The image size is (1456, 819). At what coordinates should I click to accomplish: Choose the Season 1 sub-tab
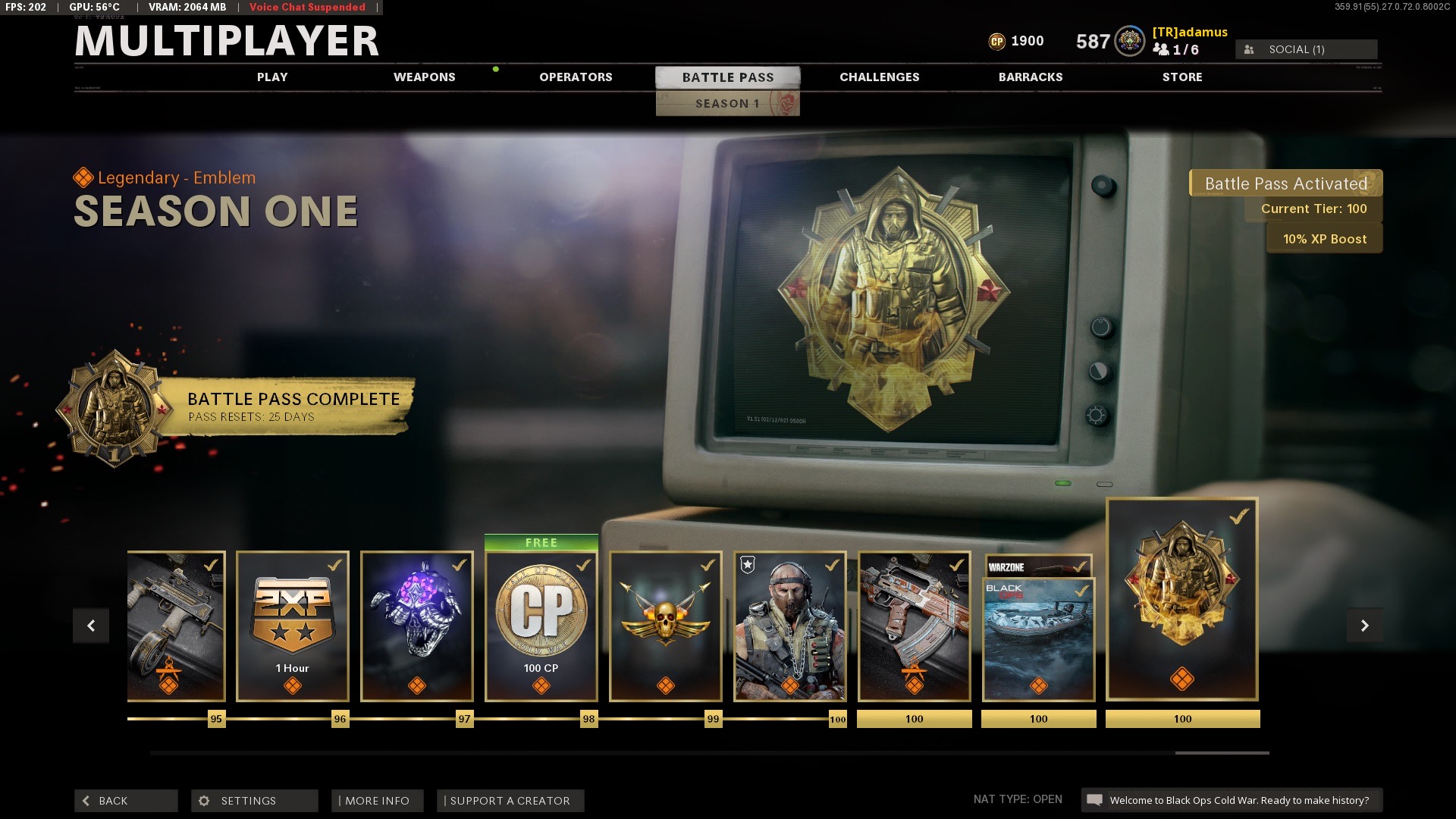tap(727, 104)
